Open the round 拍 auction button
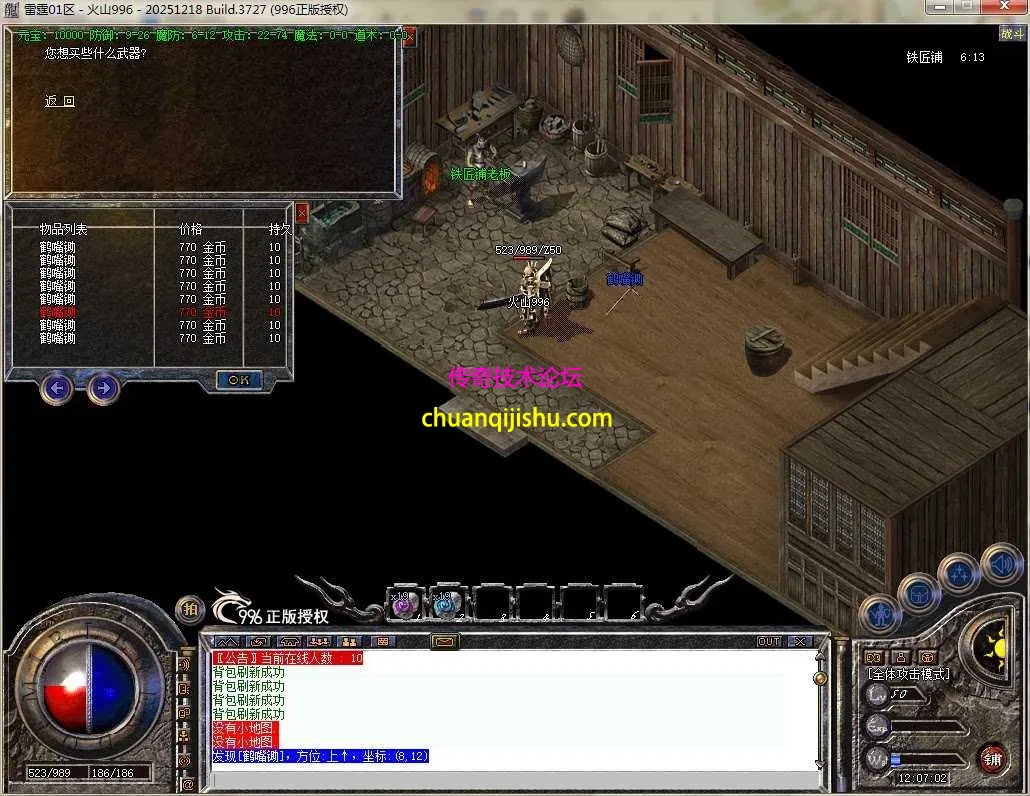This screenshot has height=796, width=1030. [x=190, y=609]
